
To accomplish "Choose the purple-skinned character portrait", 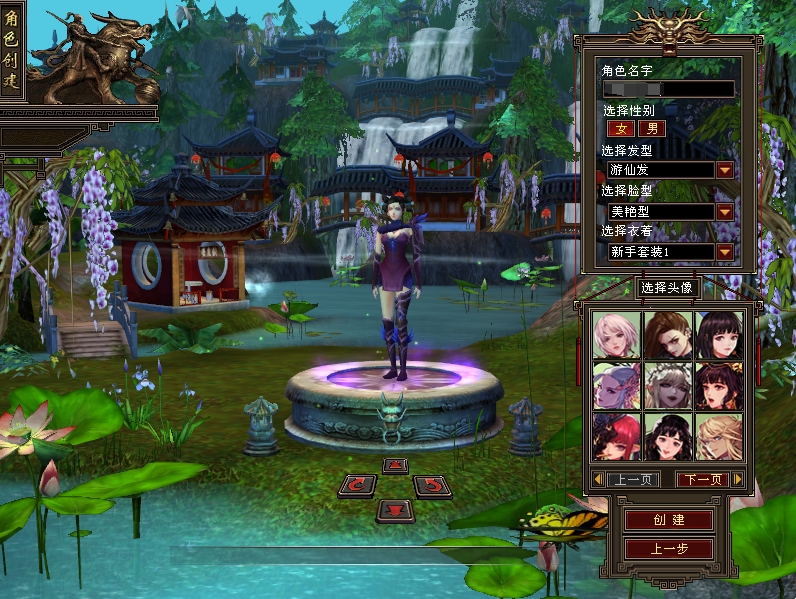I will [x=616, y=385].
